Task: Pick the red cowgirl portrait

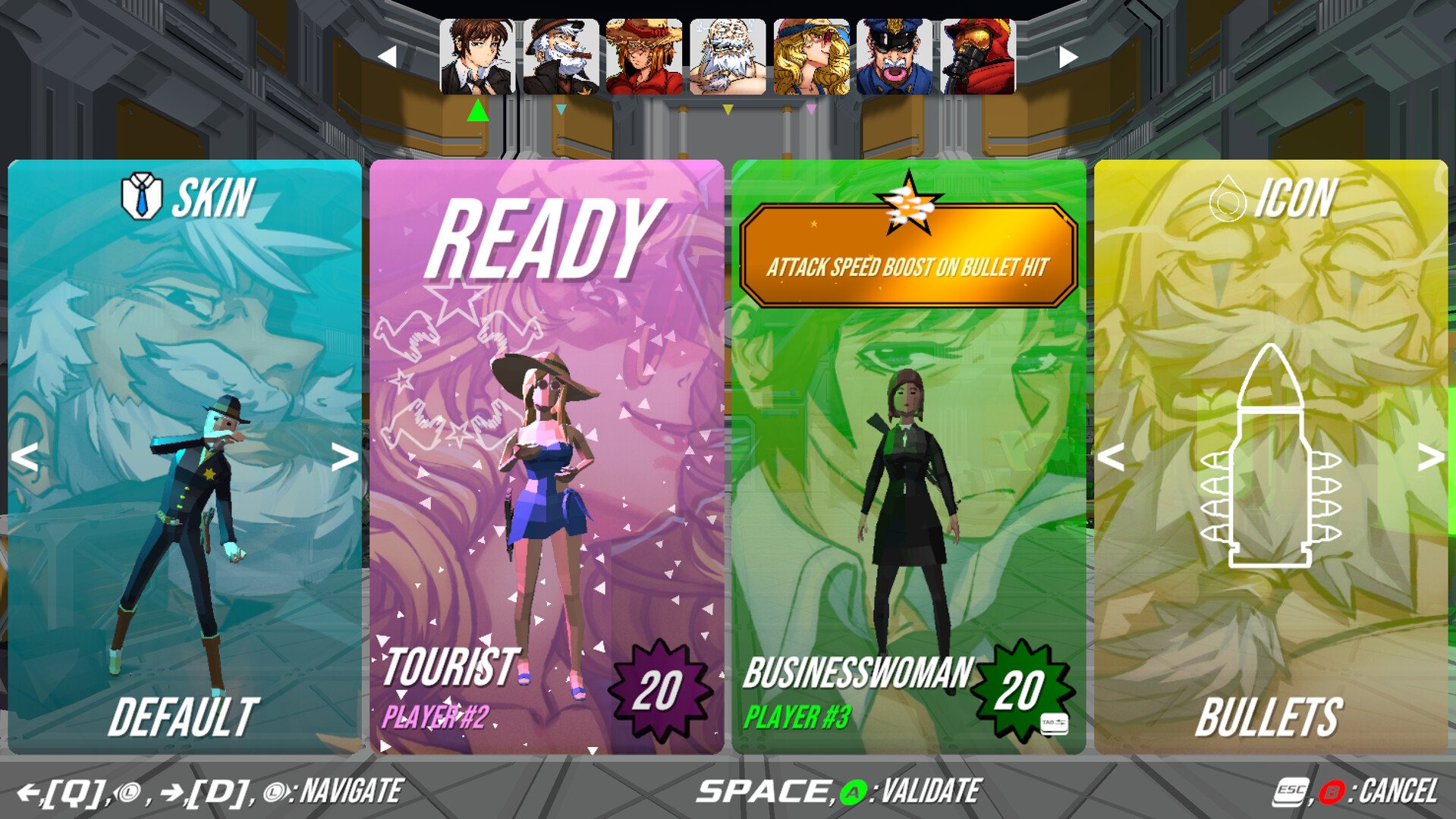Action: coord(644,58)
